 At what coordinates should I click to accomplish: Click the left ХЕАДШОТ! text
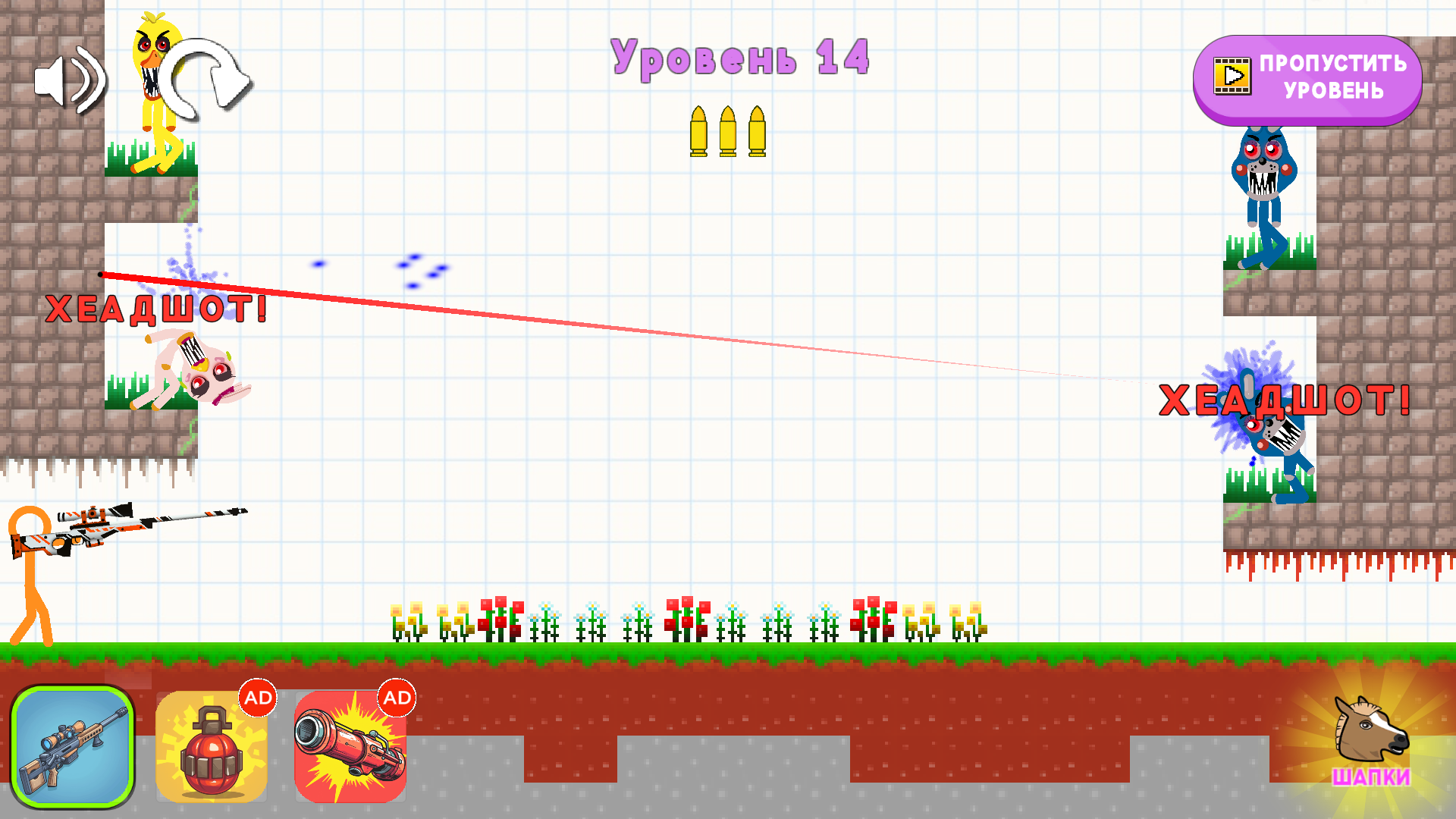click(156, 307)
